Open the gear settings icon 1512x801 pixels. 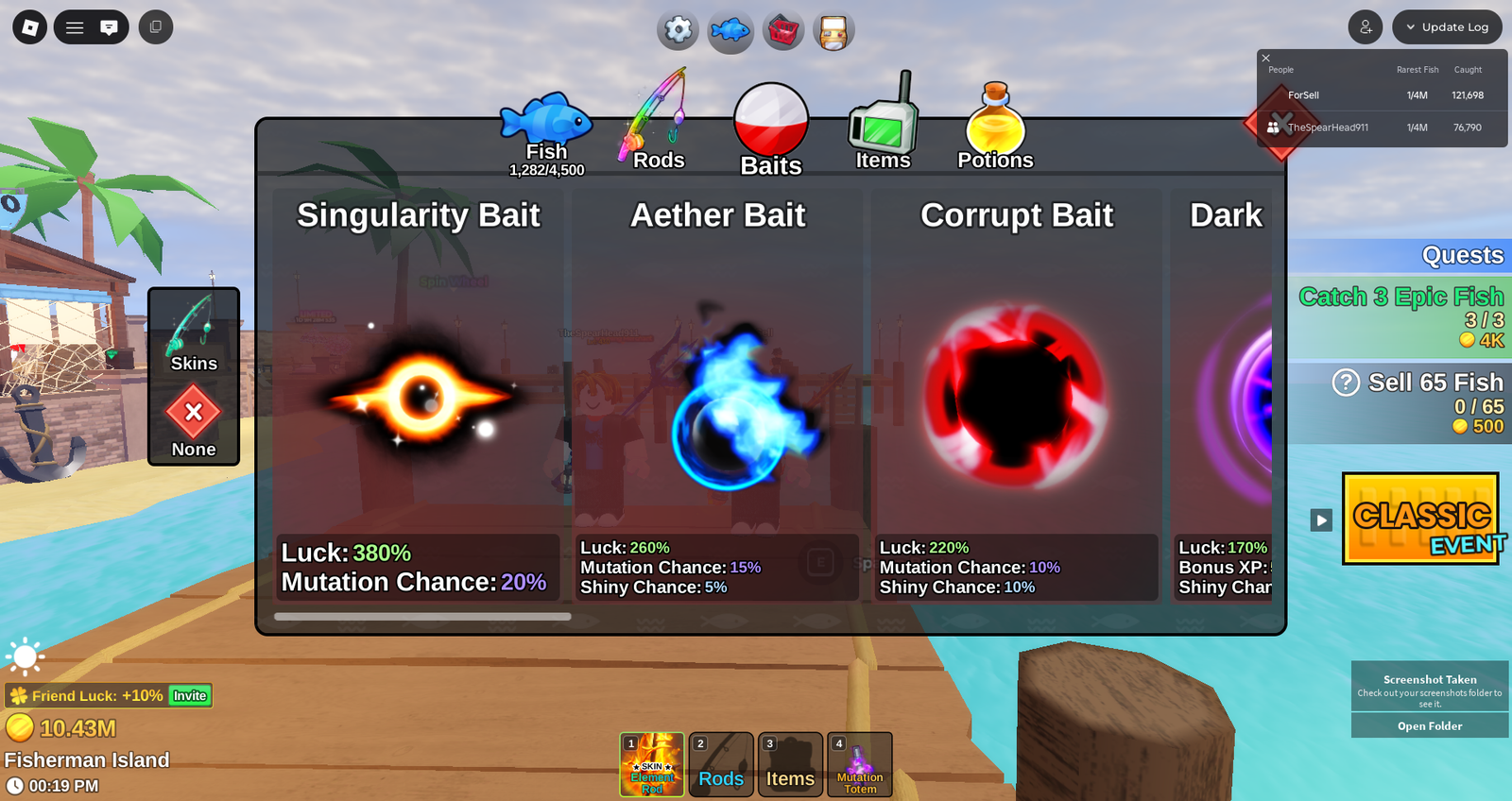click(679, 30)
